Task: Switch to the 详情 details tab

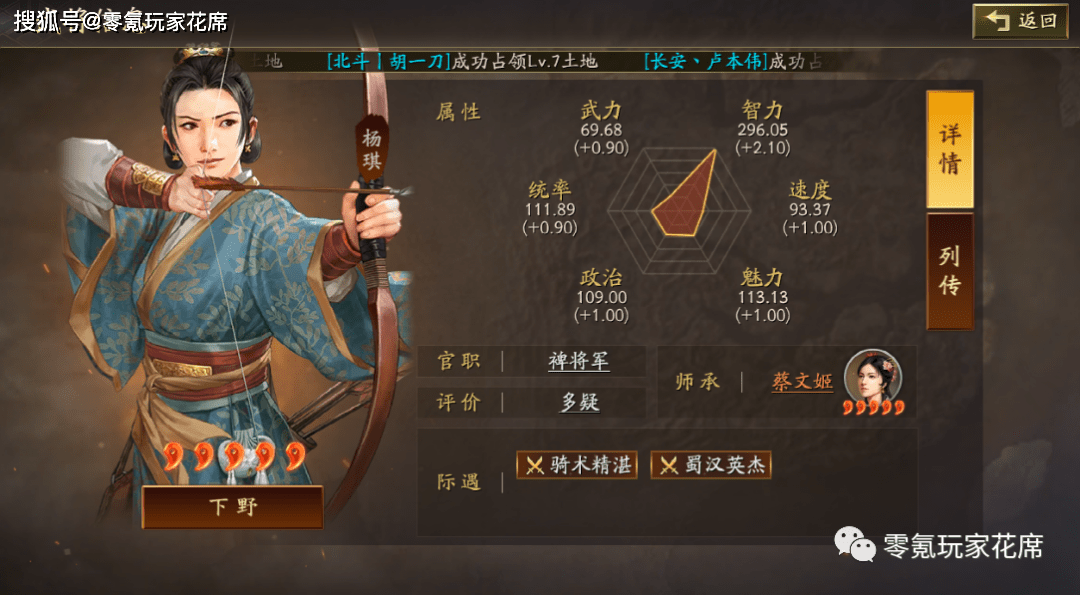Action: [x=949, y=150]
